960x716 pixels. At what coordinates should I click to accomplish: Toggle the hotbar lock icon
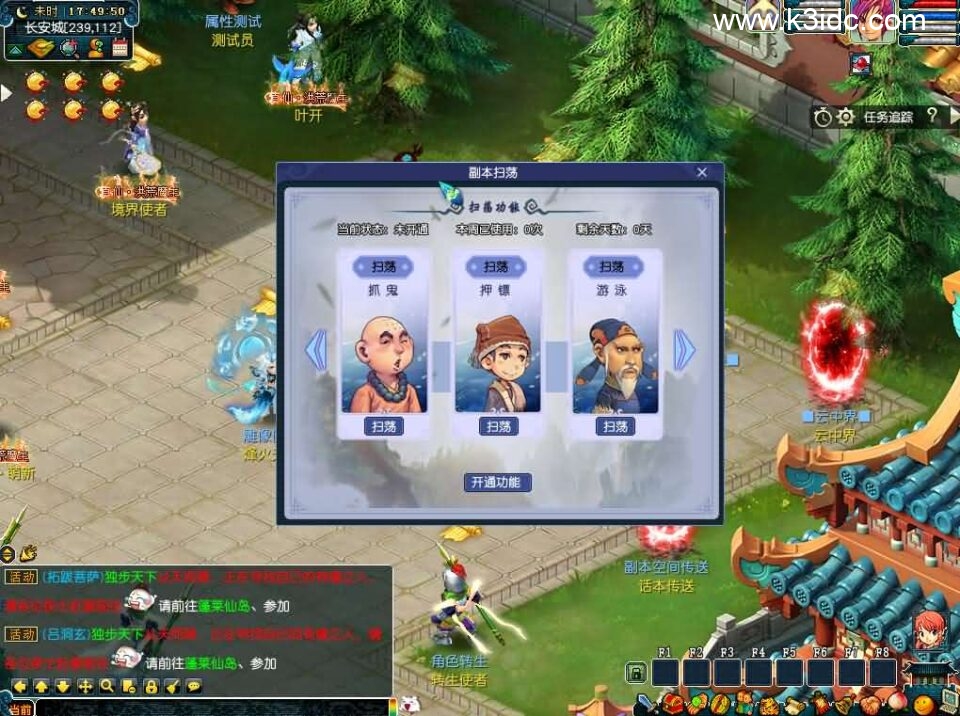pos(636,672)
